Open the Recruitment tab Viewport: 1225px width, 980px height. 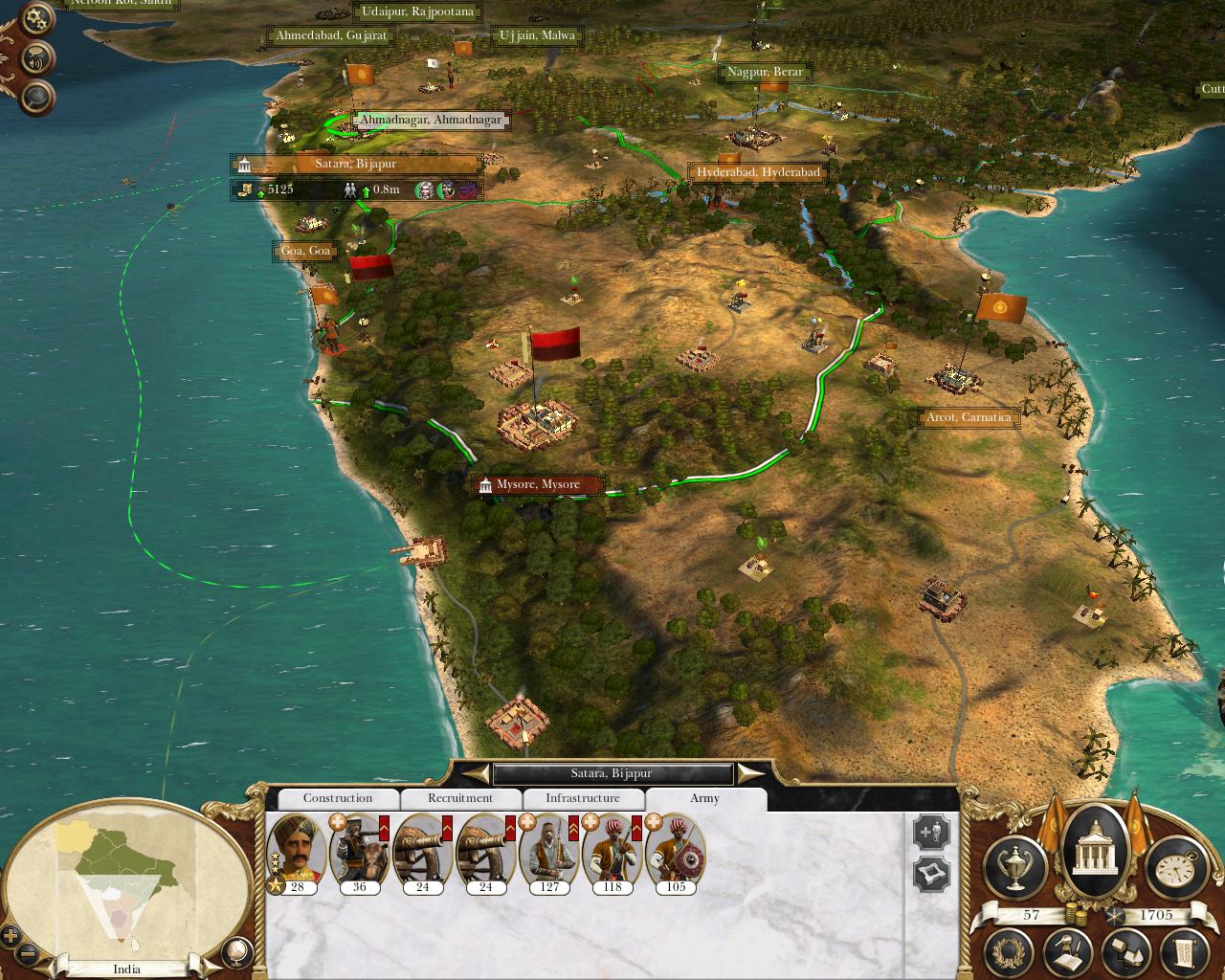460,798
